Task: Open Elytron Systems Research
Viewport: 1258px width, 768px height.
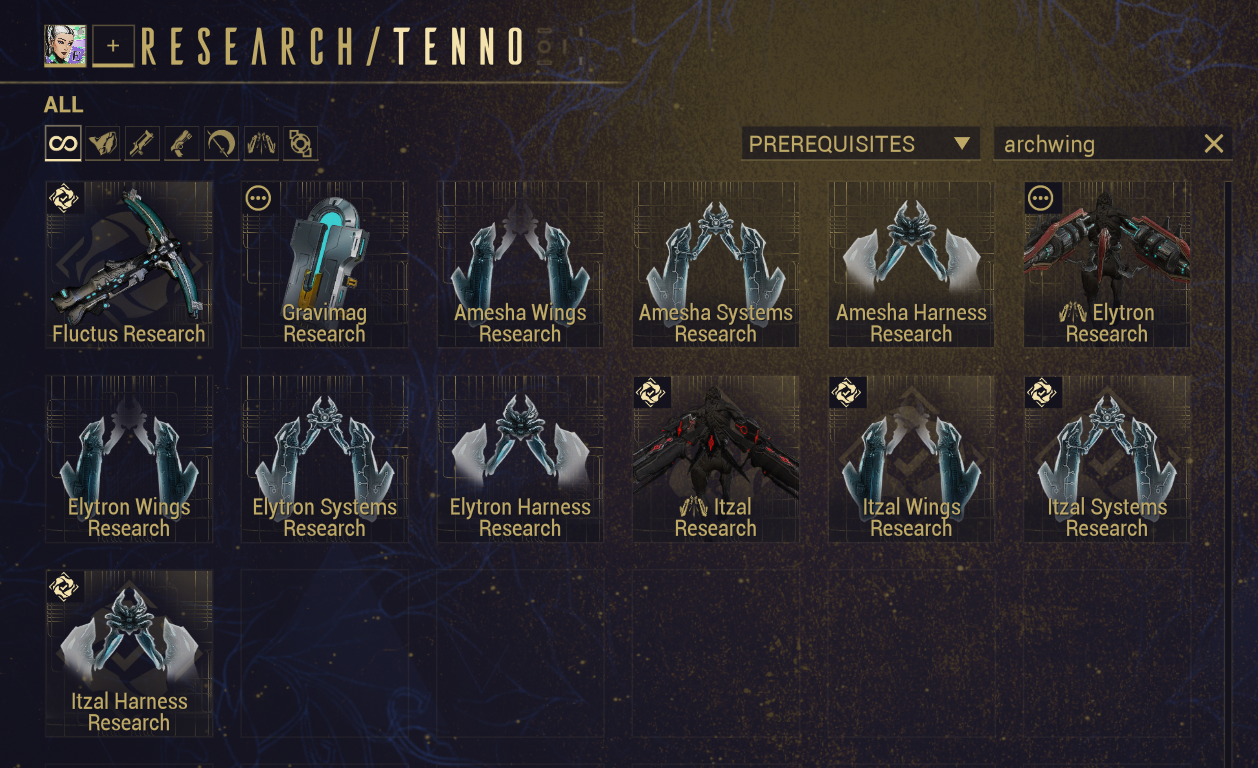Action: click(325, 459)
